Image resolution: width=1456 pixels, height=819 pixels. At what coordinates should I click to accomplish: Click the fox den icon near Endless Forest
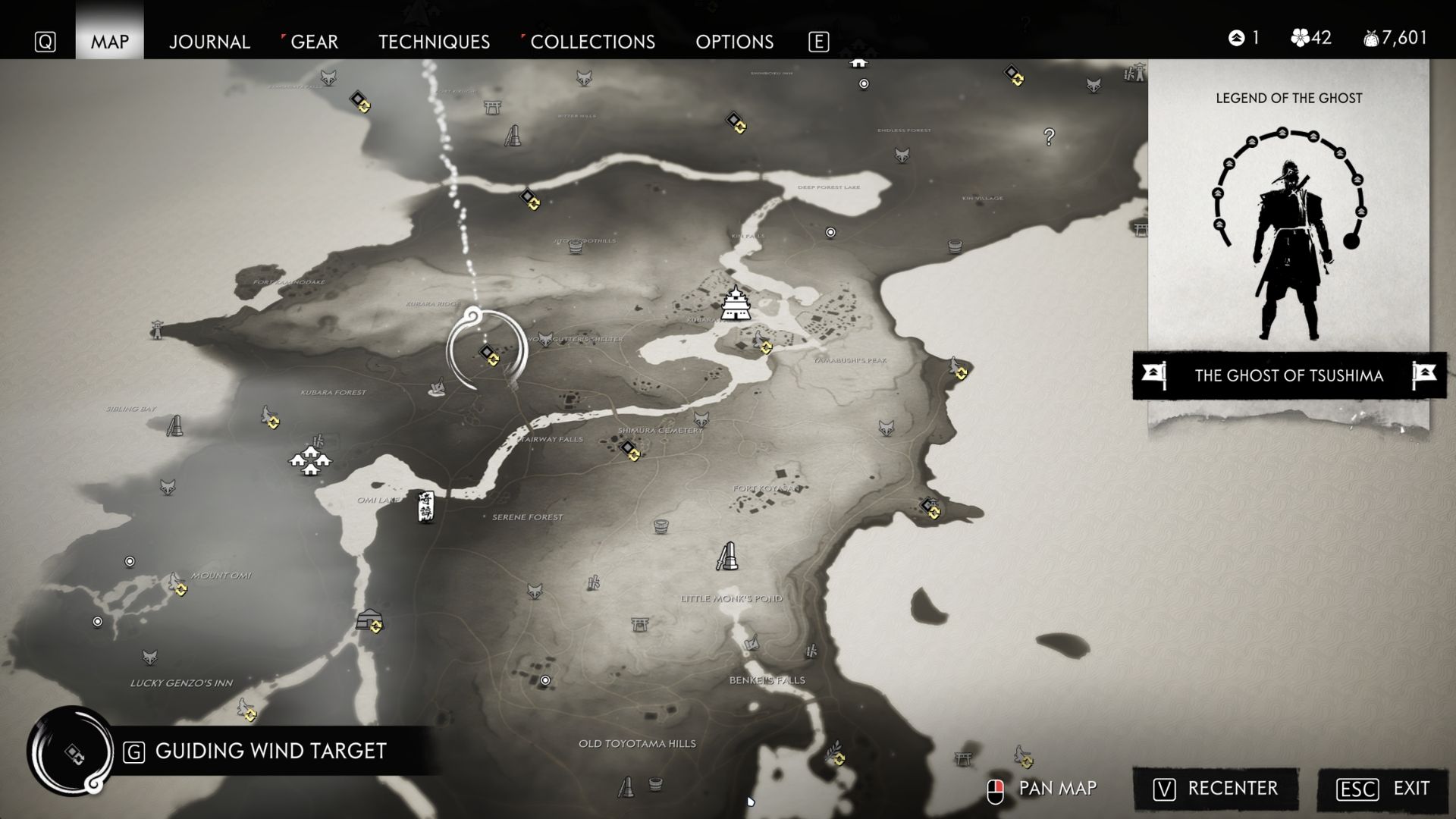(902, 156)
